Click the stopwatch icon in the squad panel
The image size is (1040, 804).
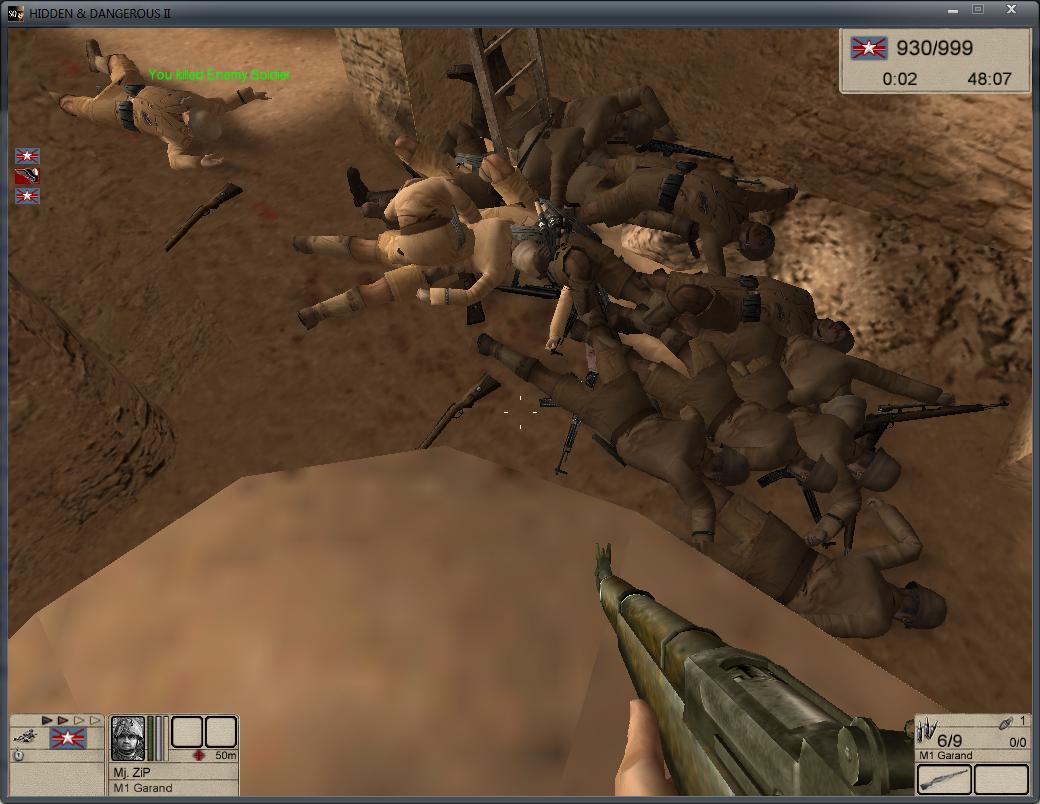[x=19, y=756]
